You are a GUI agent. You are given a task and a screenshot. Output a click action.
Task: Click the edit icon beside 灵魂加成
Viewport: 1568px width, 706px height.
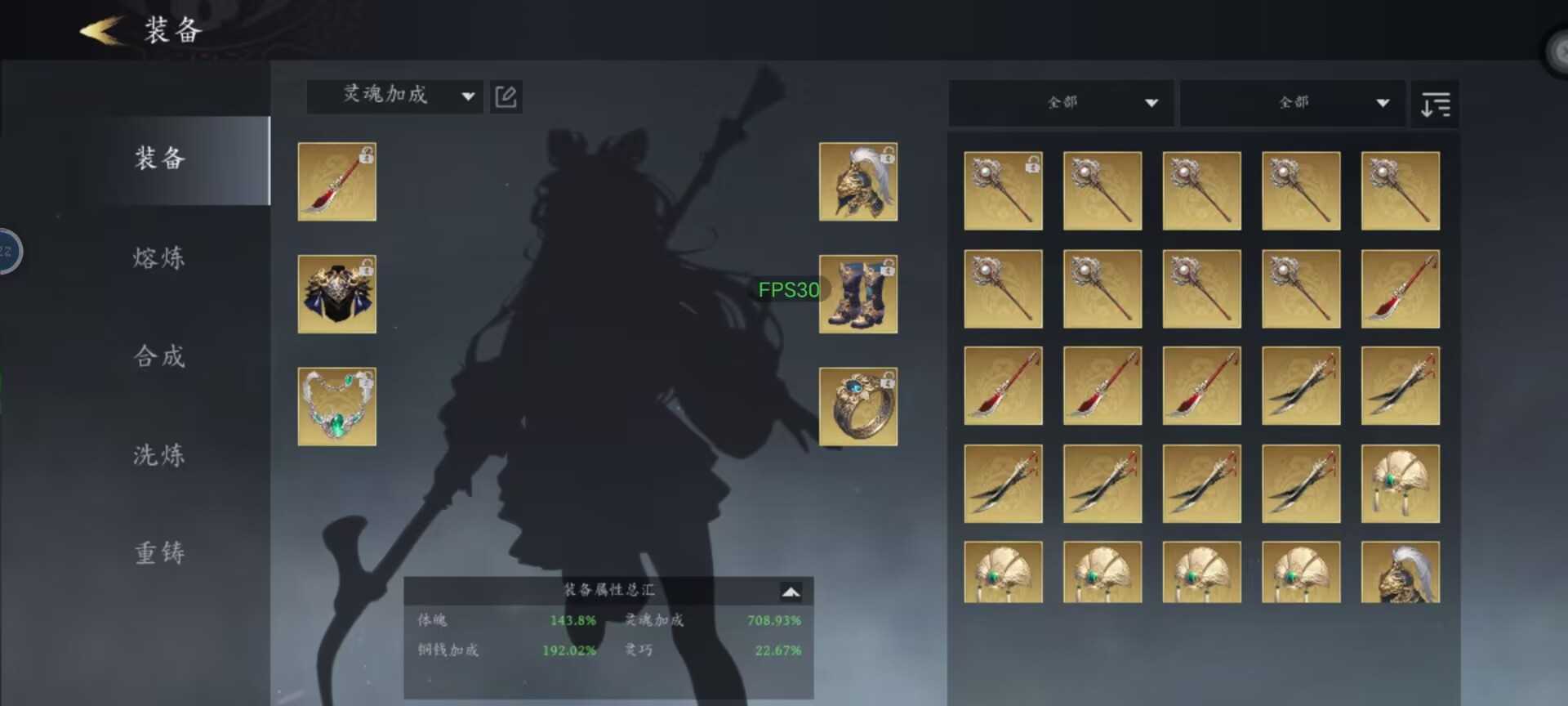[x=506, y=96]
